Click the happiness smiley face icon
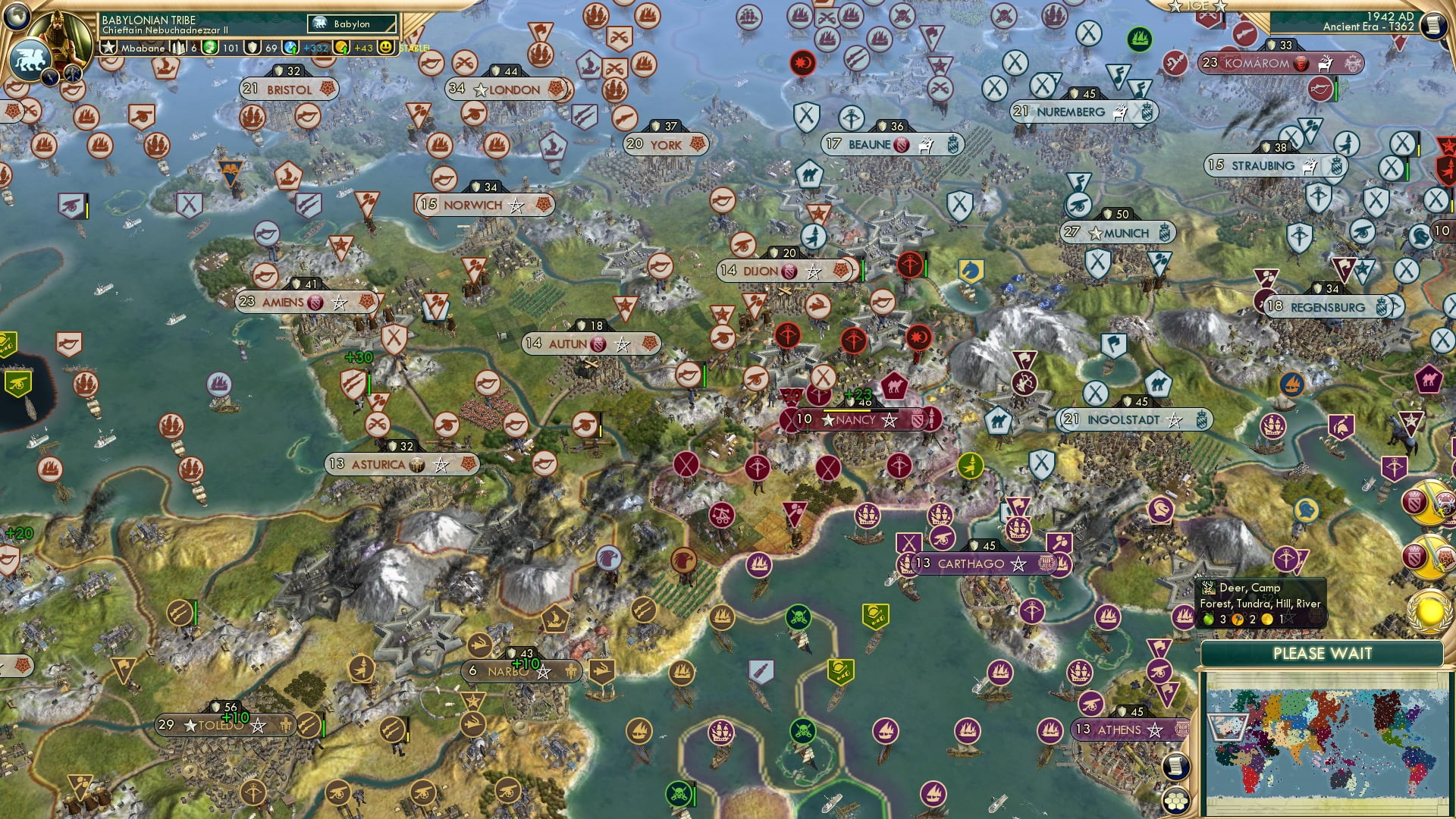The width and height of the screenshot is (1456, 819). pos(385,47)
